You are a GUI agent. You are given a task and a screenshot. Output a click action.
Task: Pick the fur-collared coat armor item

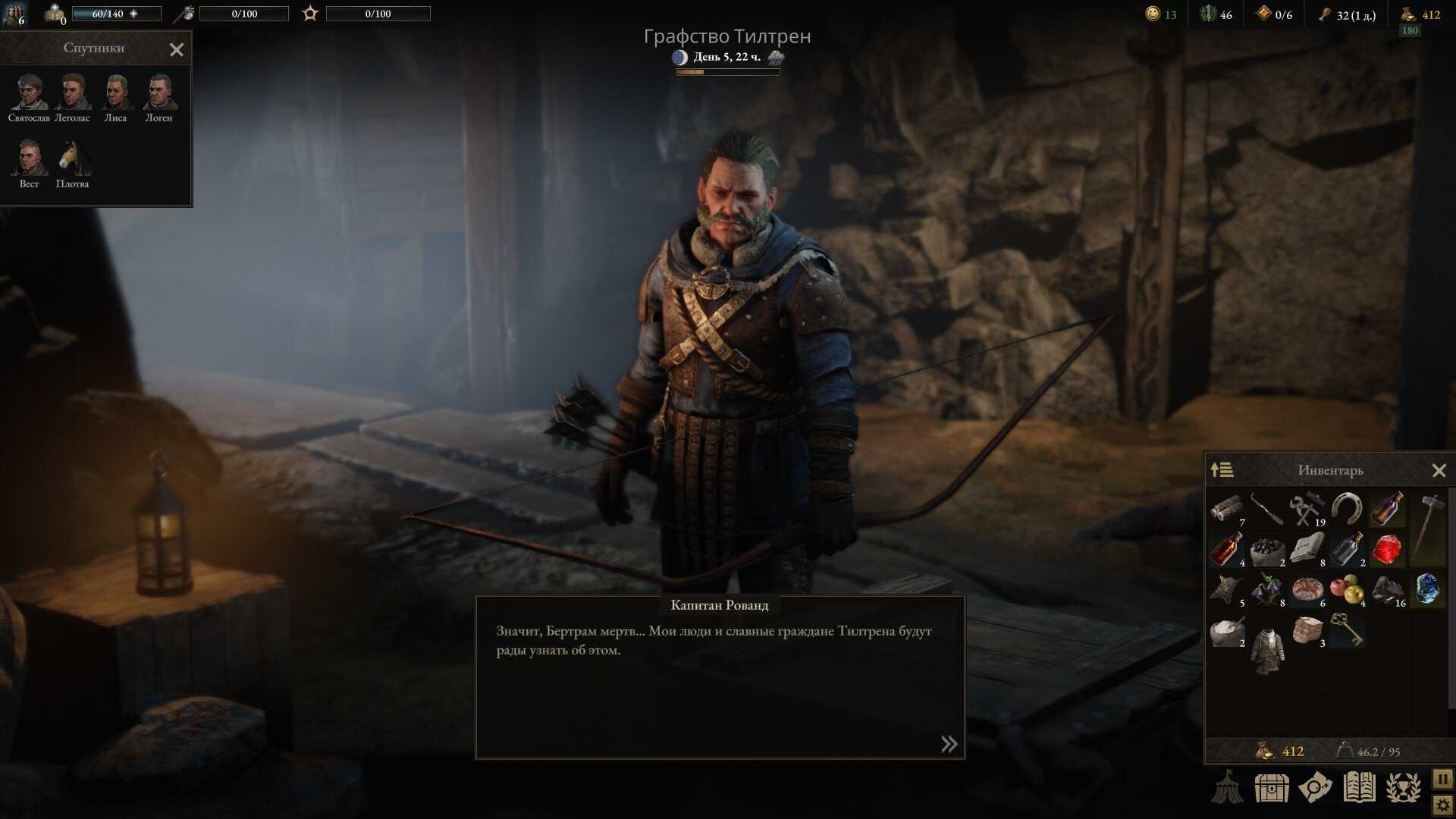click(x=1267, y=648)
